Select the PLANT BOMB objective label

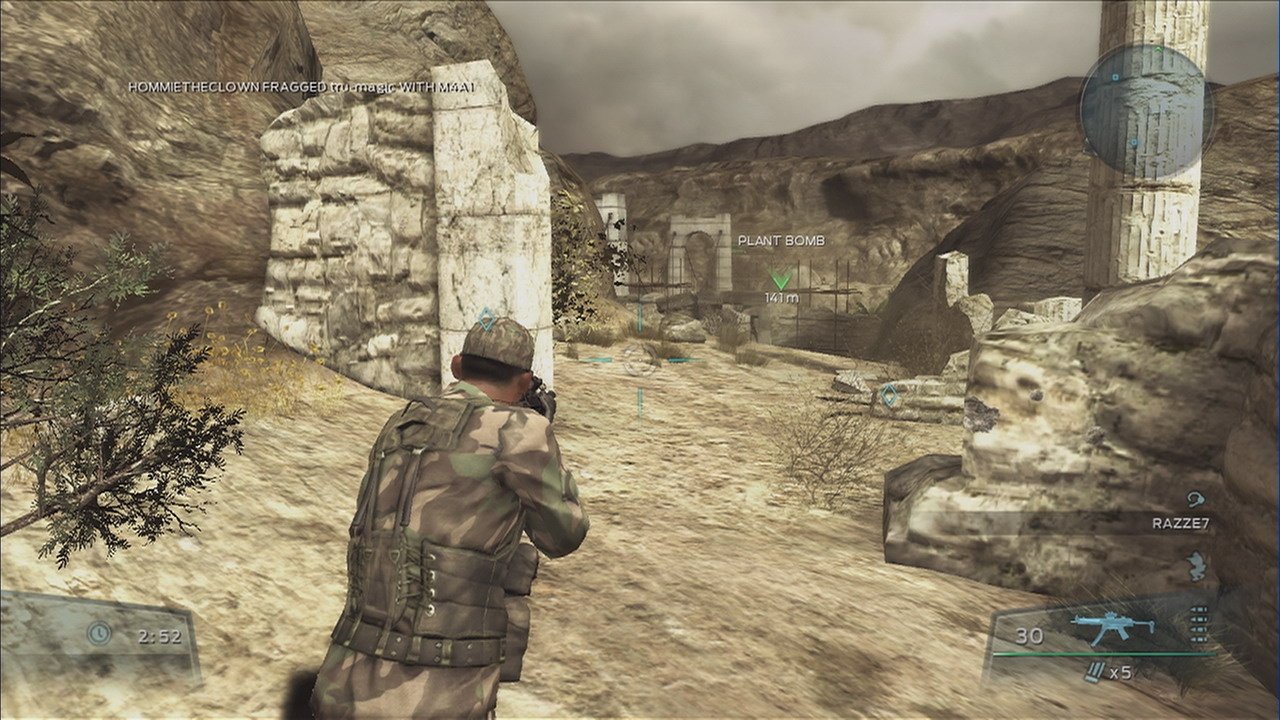tap(780, 241)
